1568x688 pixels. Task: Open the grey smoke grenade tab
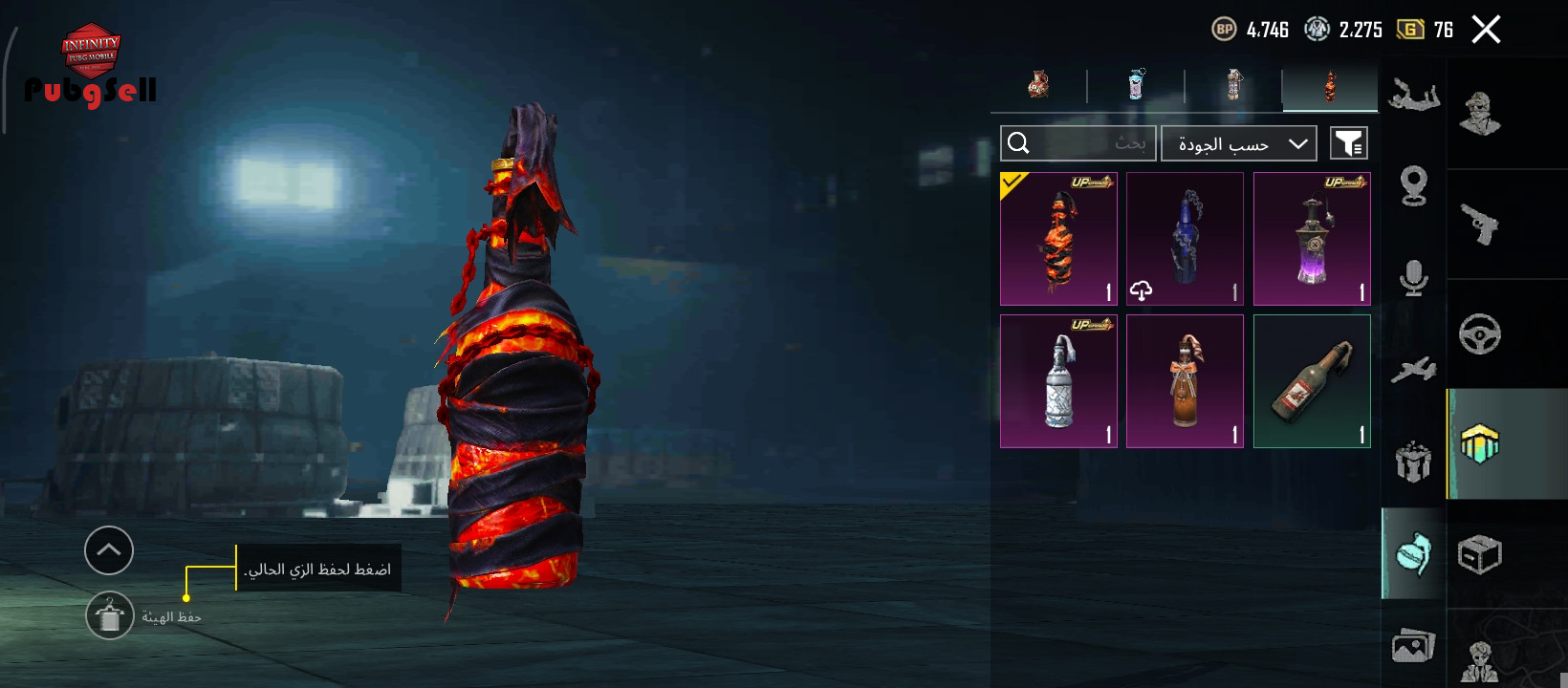coord(1233,86)
